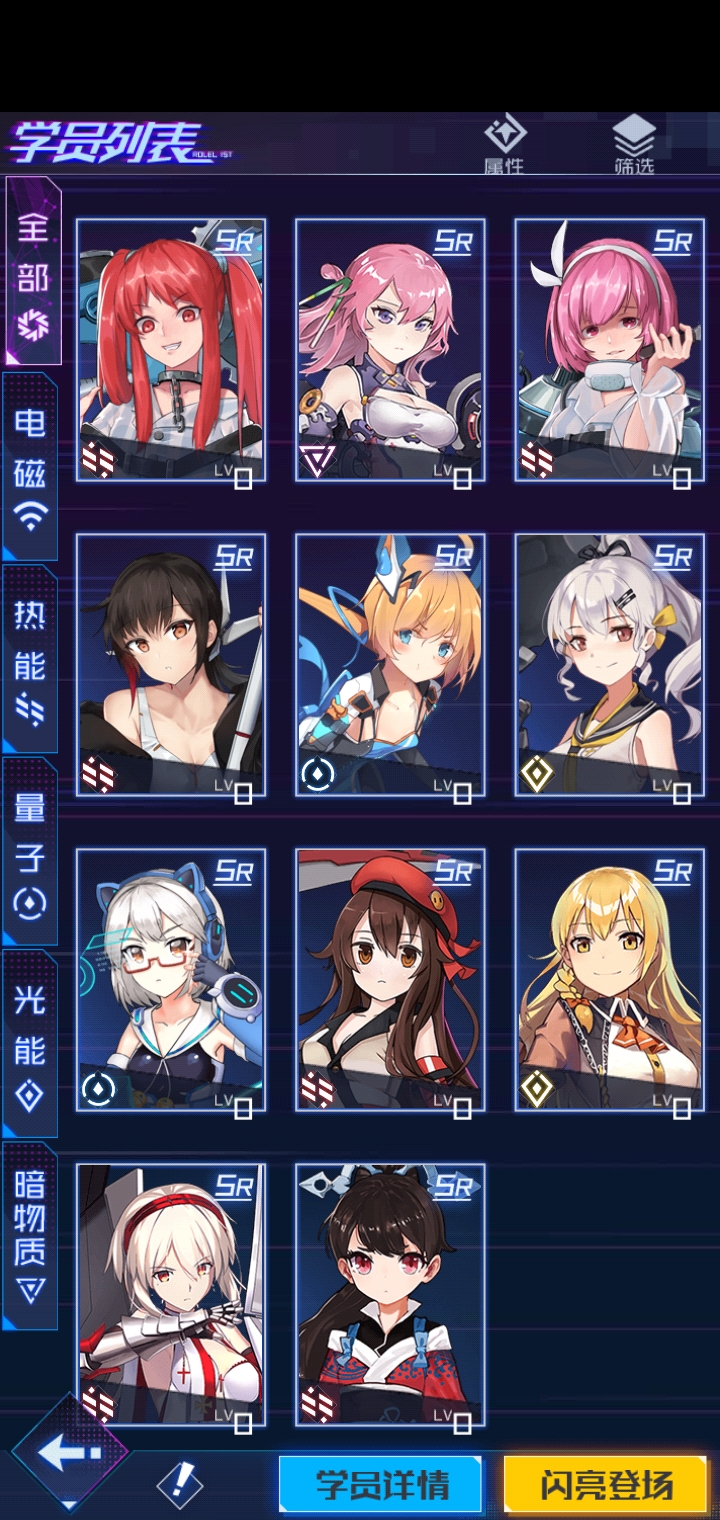Choose the brunette with red beret card
This screenshot has height=1520, width=720.
coord(390,980)
